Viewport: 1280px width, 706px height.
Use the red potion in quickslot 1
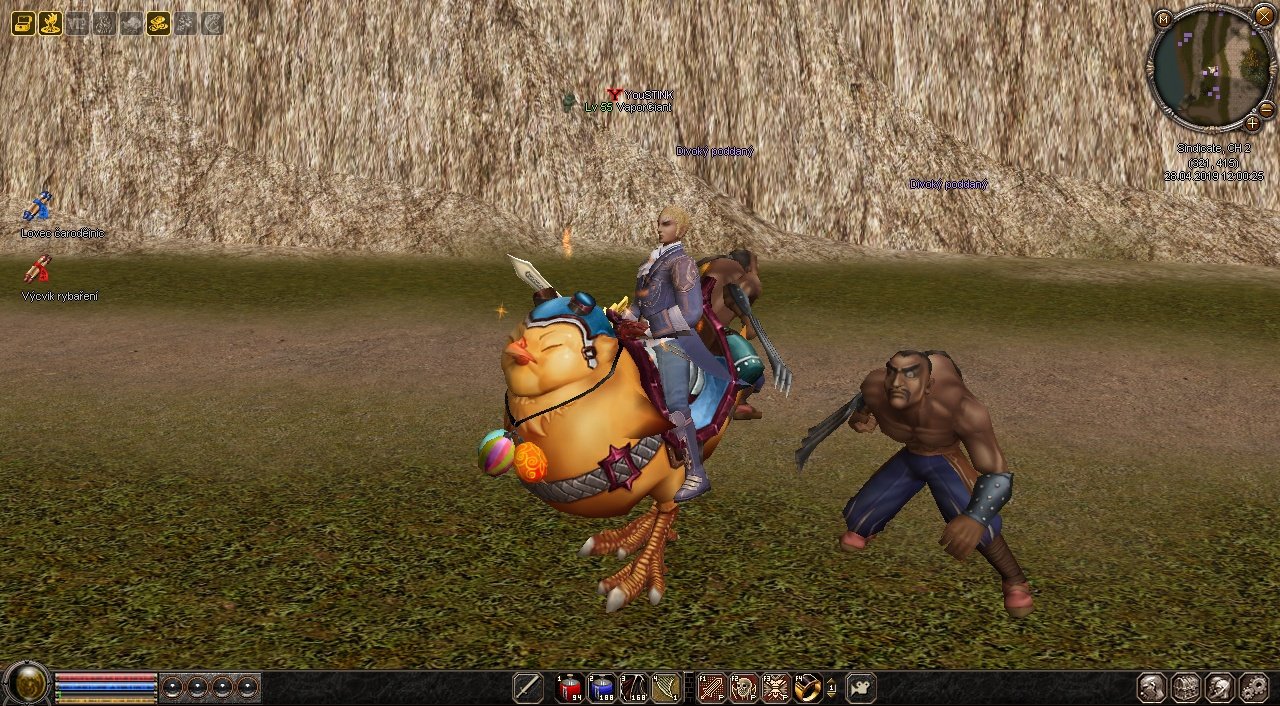(570, 688)
